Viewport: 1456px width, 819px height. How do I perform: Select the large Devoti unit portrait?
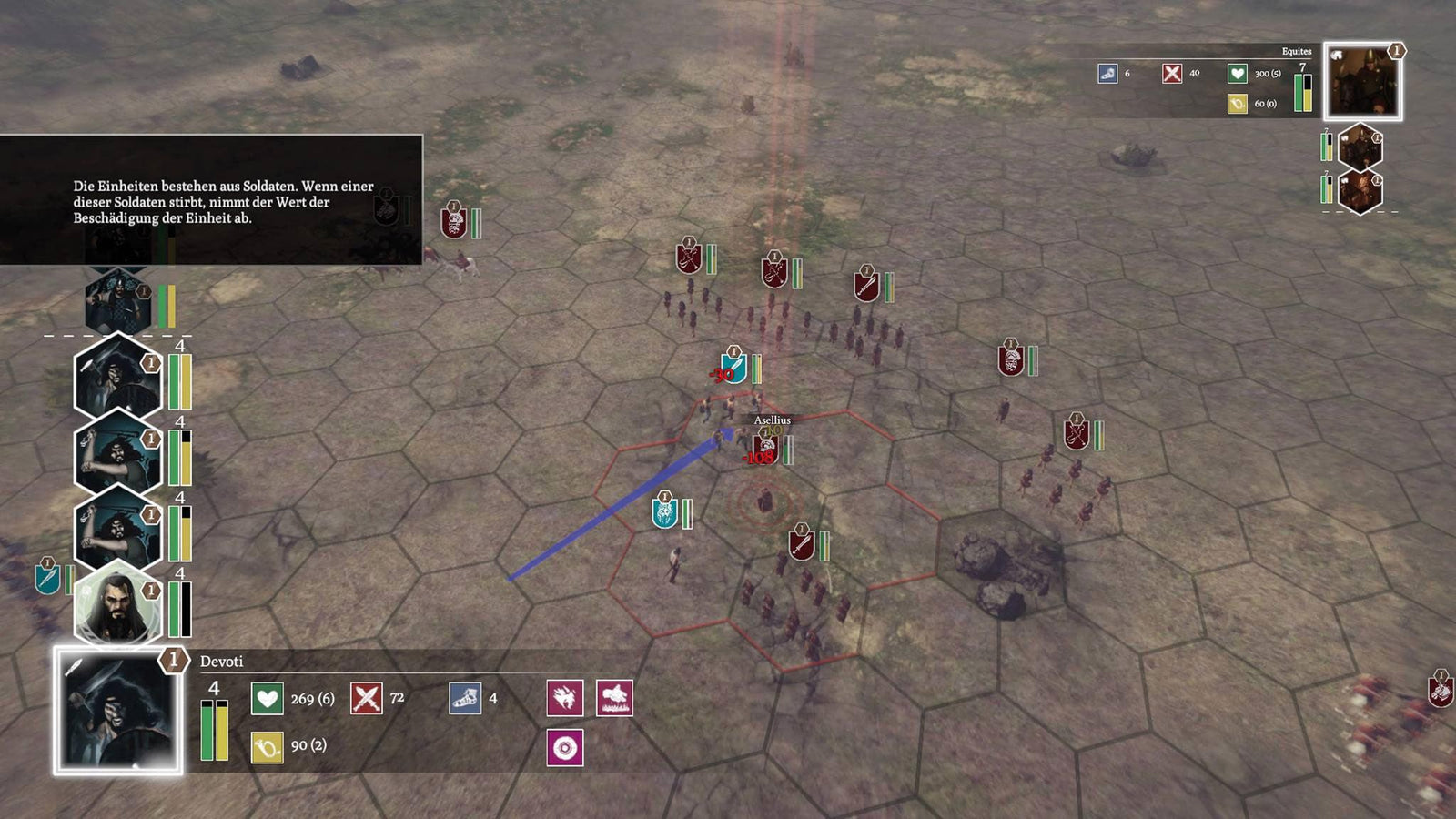click(x=117, y=711)
